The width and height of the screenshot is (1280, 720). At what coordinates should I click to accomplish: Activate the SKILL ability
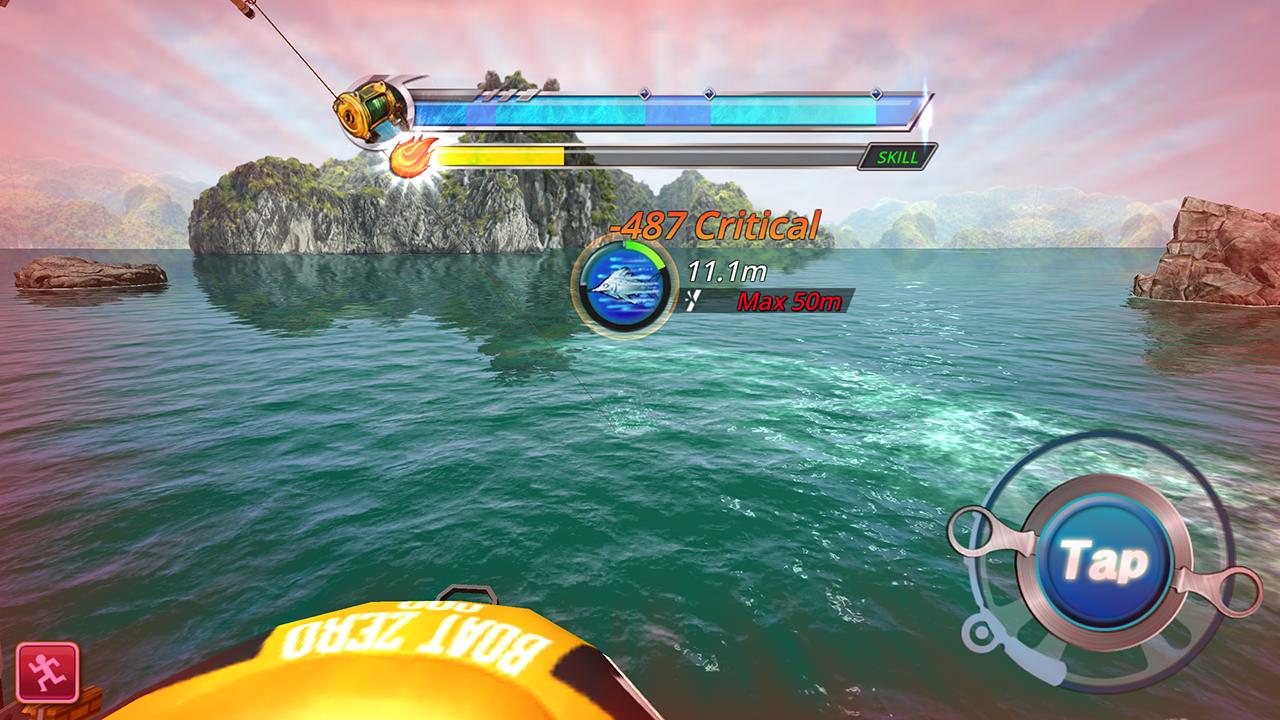899,156
